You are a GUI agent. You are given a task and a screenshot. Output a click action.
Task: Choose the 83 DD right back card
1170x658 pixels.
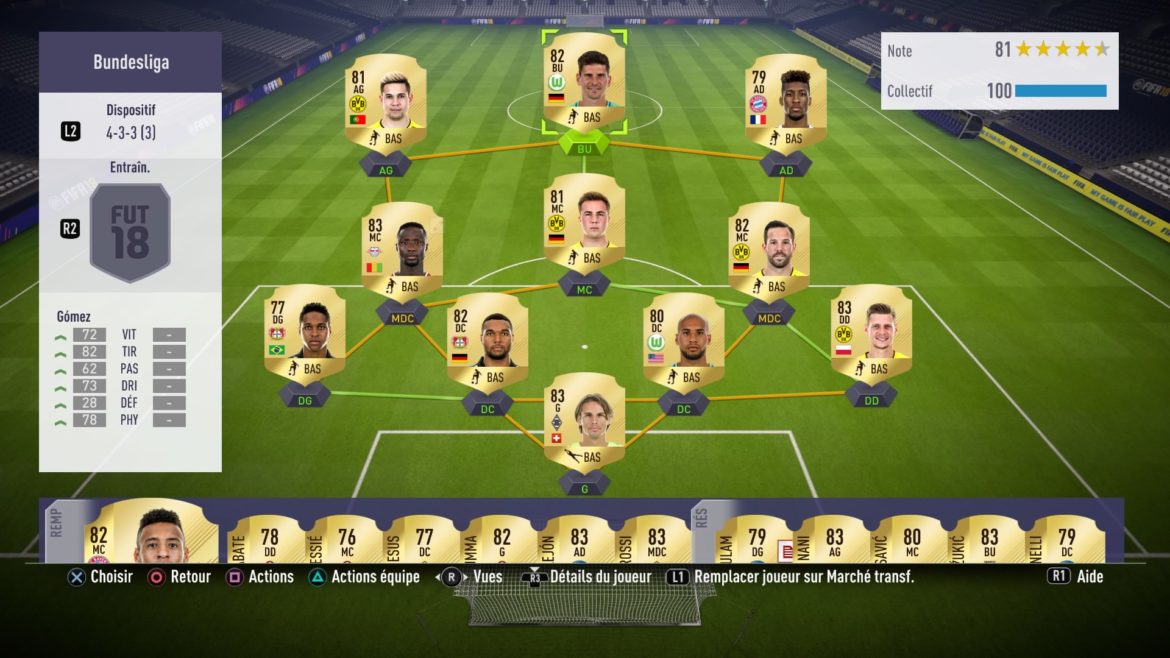(870, 334)
